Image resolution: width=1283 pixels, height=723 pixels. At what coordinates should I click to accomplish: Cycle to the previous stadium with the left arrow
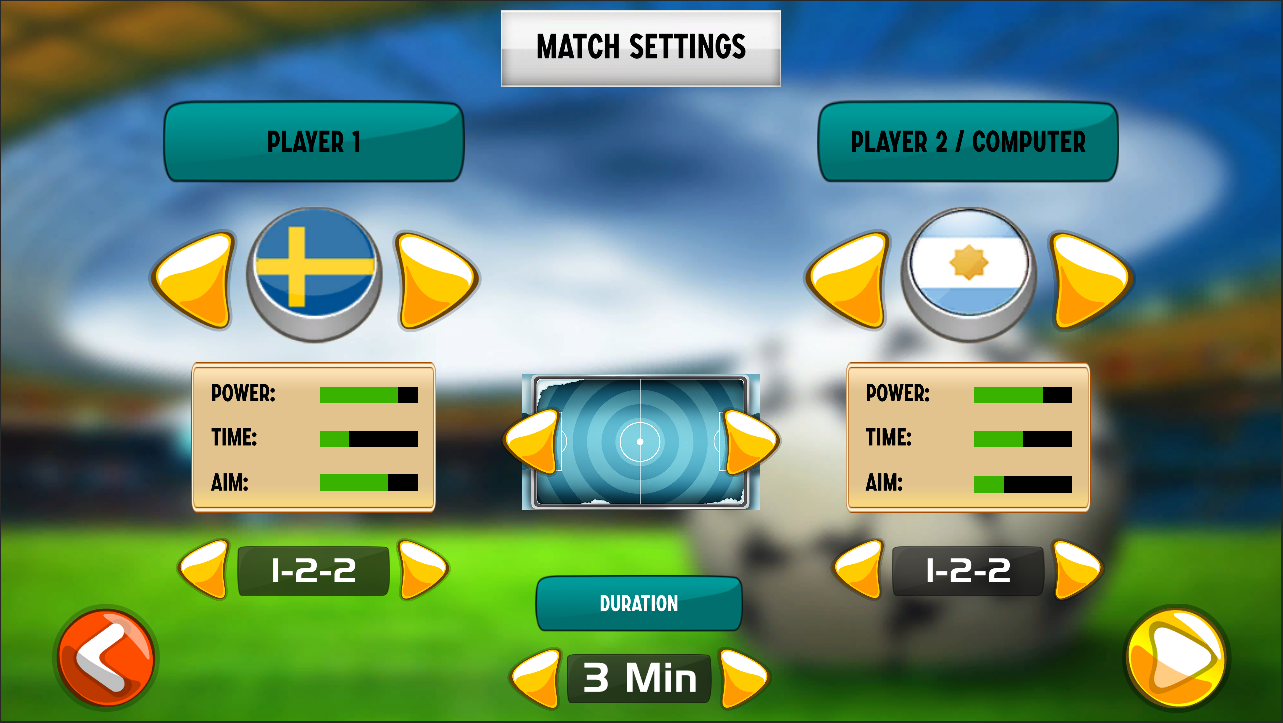tap(533, 440)
